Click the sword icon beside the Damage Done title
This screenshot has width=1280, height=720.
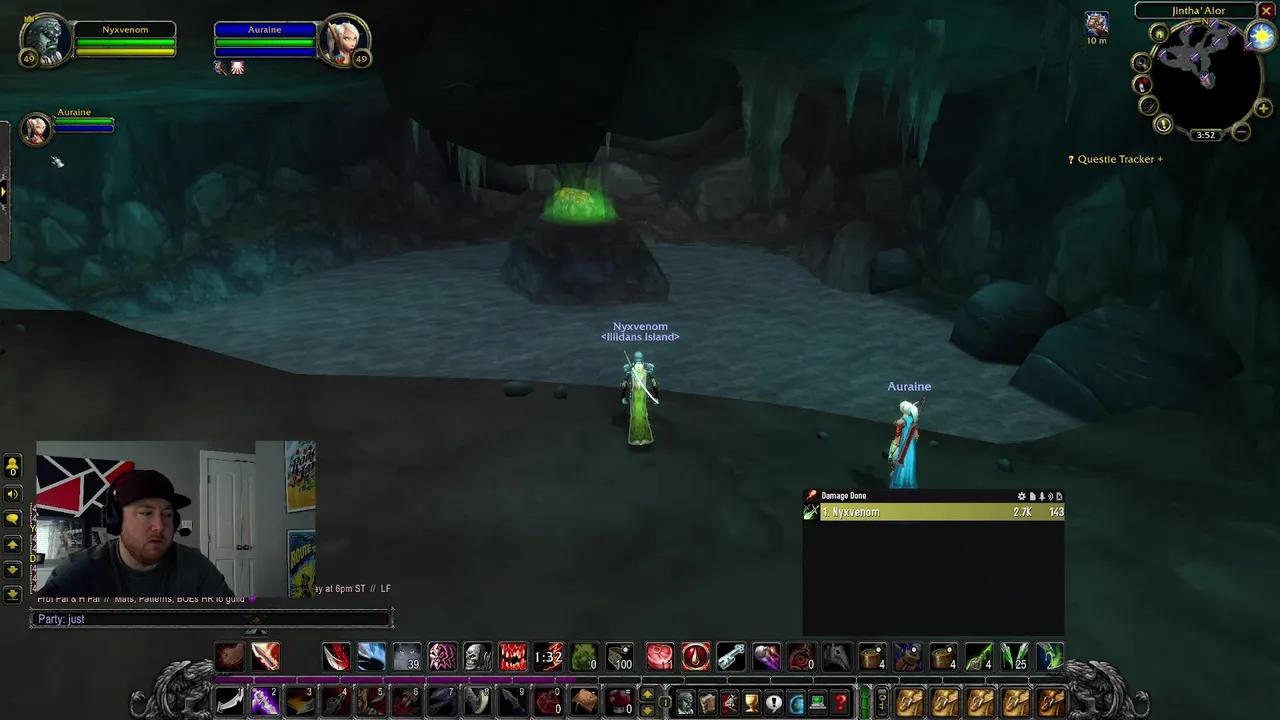click(x=812, y=495)
